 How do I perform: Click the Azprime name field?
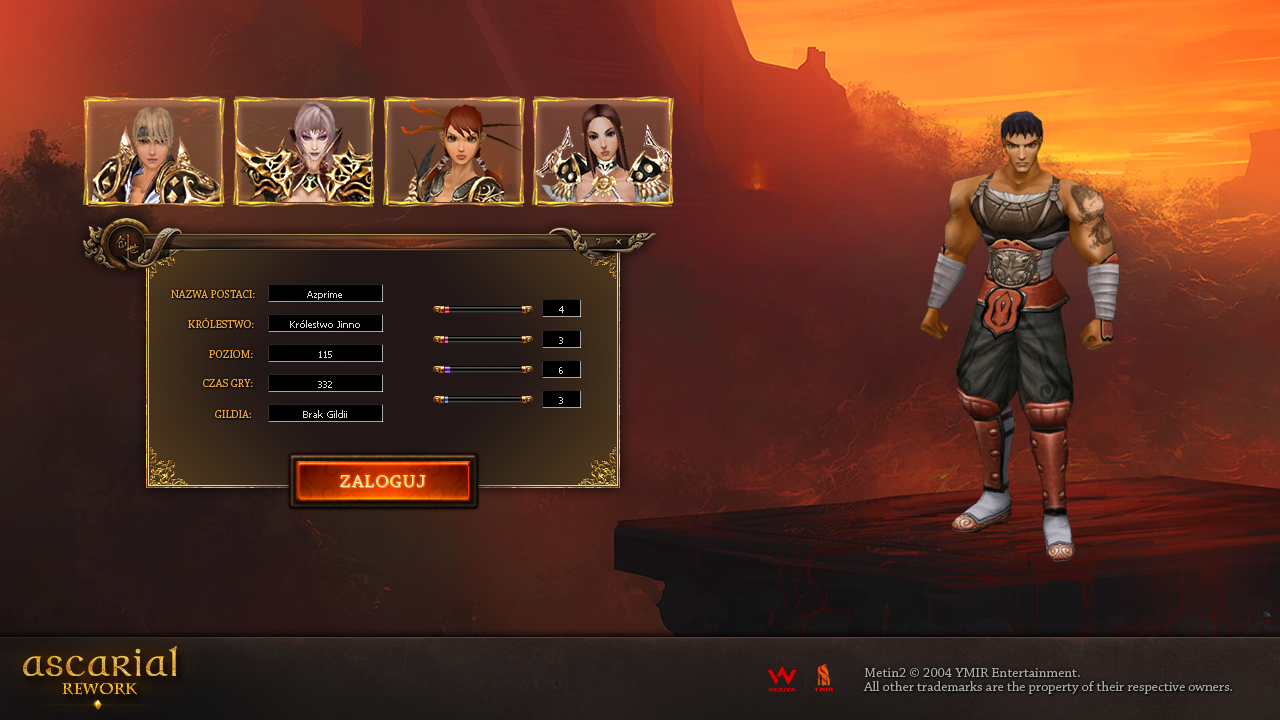point(325,293)
